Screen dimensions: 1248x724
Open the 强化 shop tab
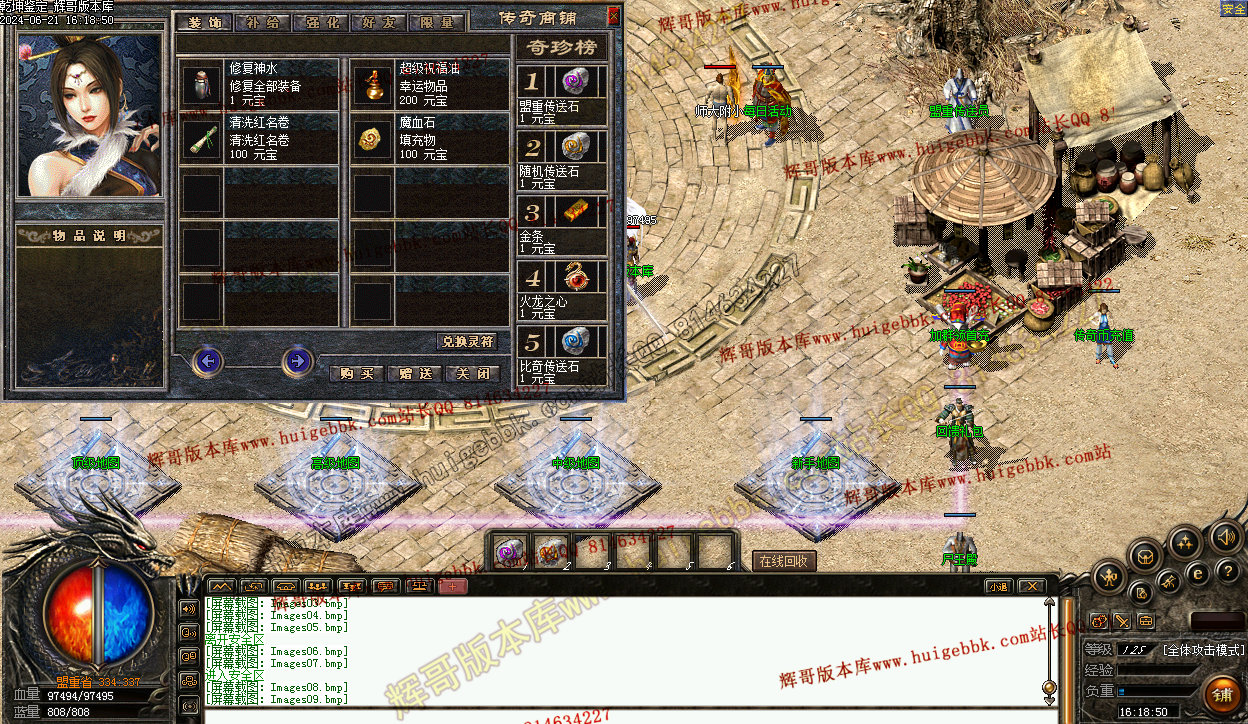point(322,22)
